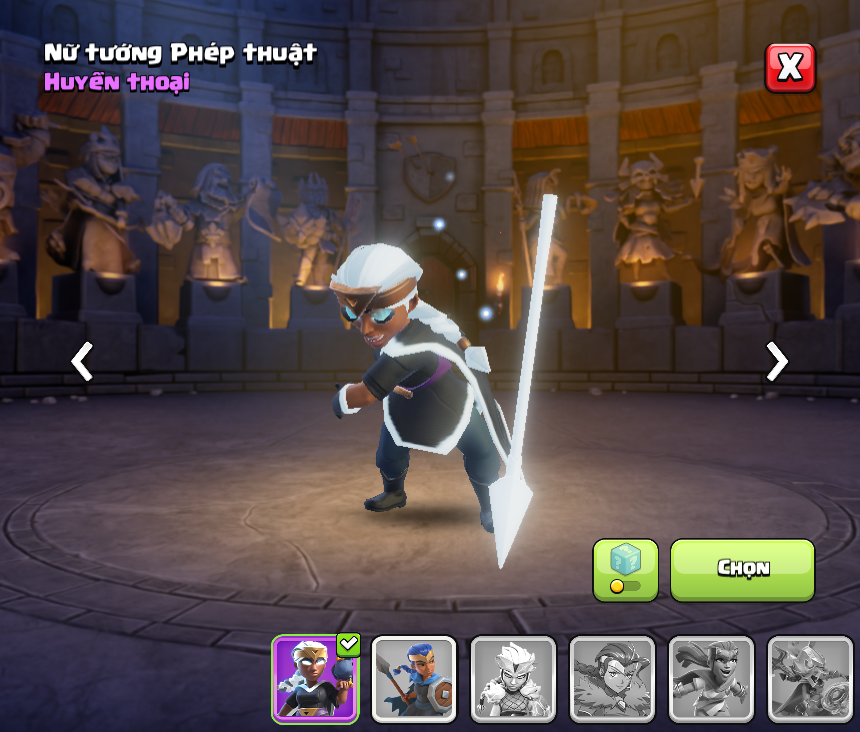Confirm the skin with the Chọn button

(742, 569)
